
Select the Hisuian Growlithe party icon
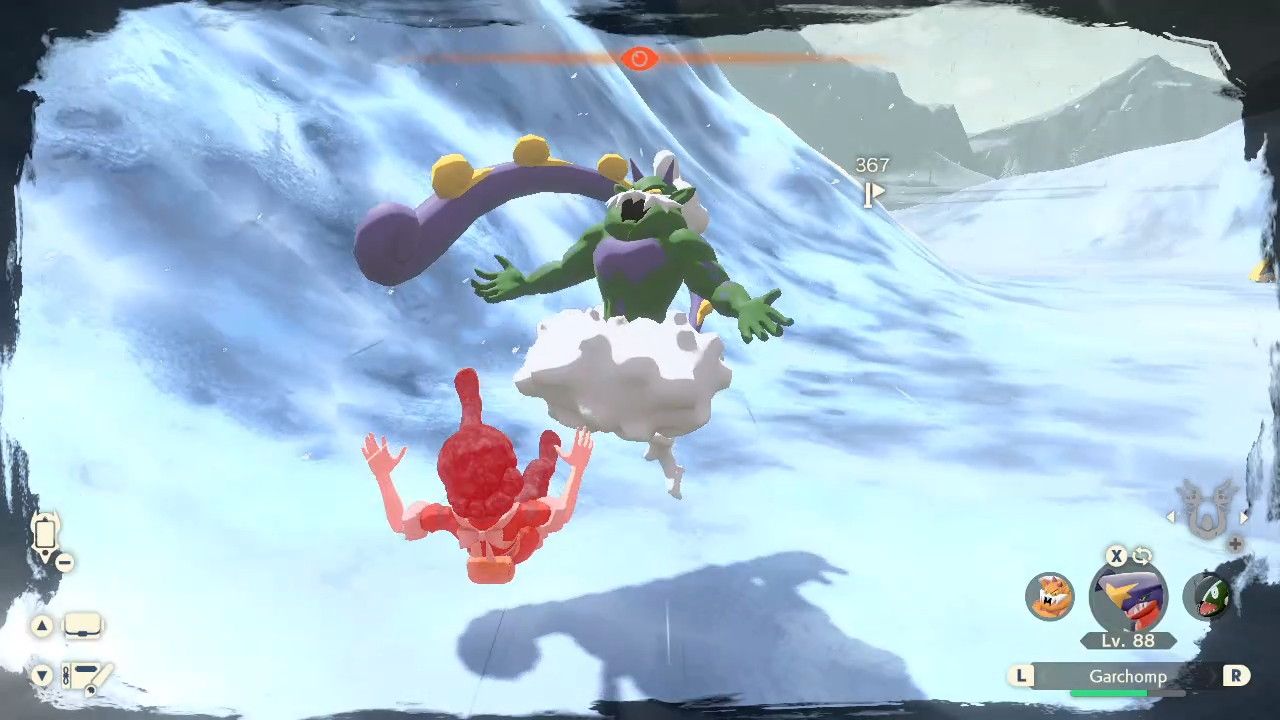[x=1047, y=597]
